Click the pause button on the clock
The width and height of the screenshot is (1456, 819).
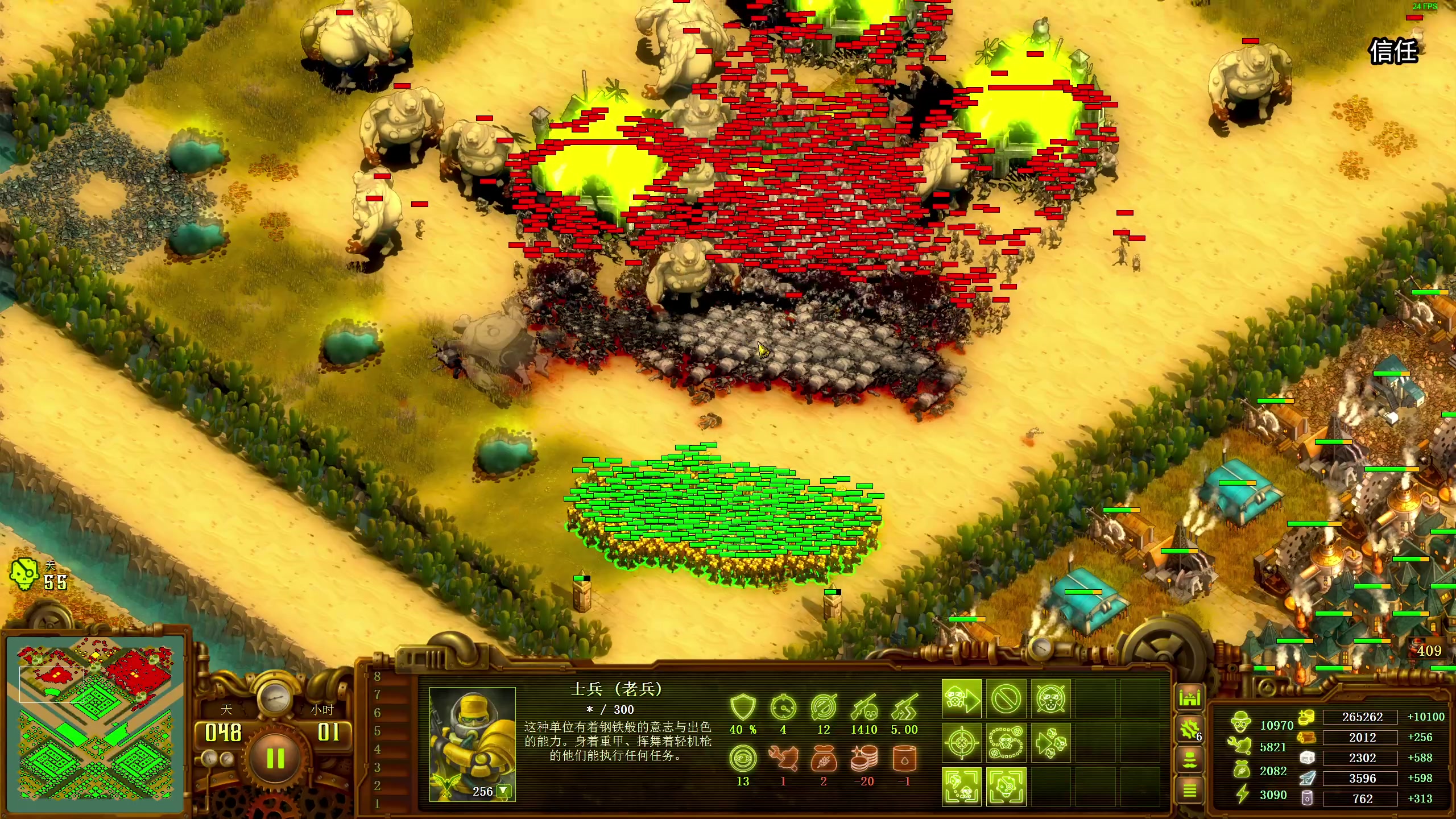(x=276, y=759)
